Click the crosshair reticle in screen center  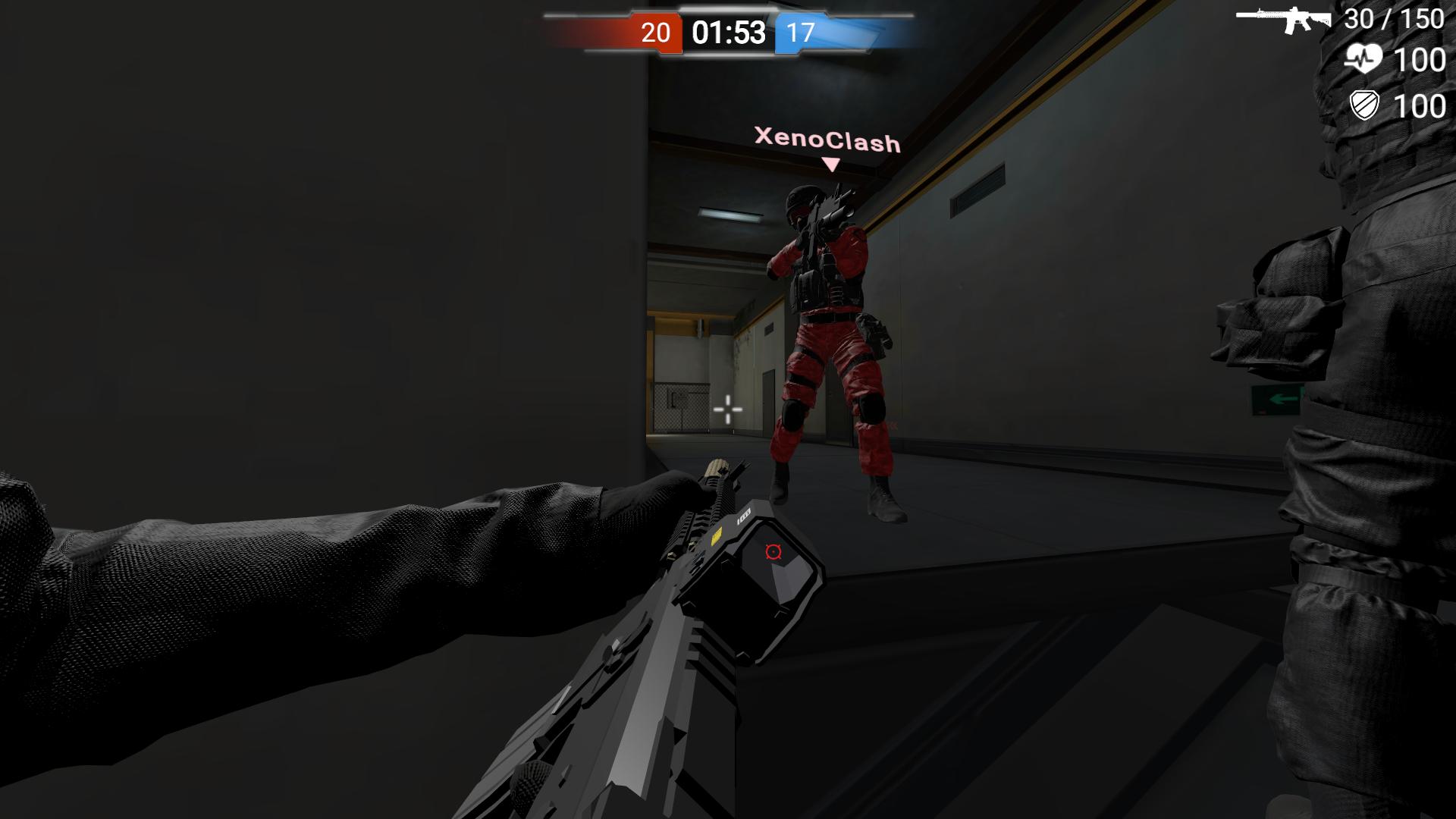pyautogui.click(x=730, y=409)
